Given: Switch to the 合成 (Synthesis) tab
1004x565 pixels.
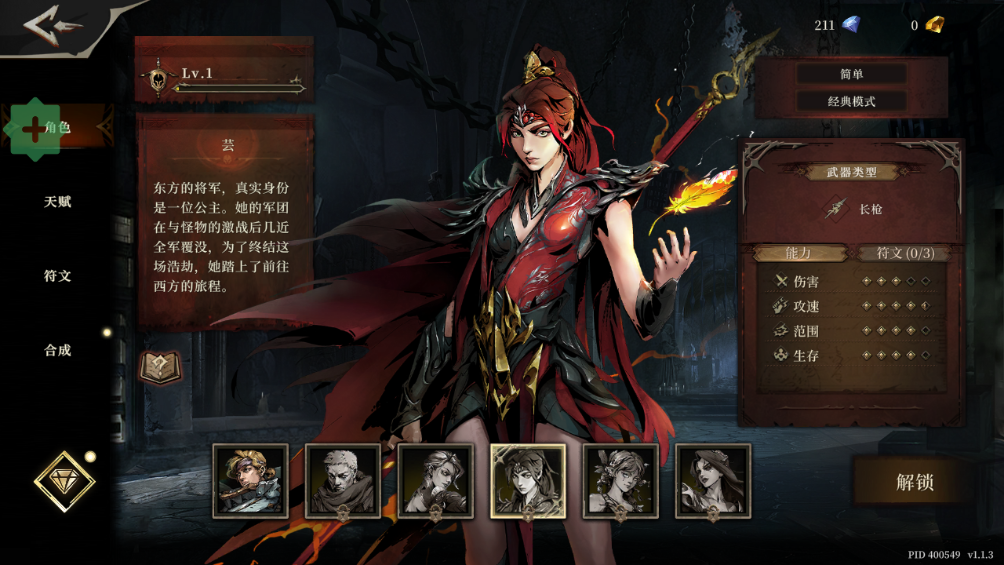Looking at the screenshot, I should [57, 351].
